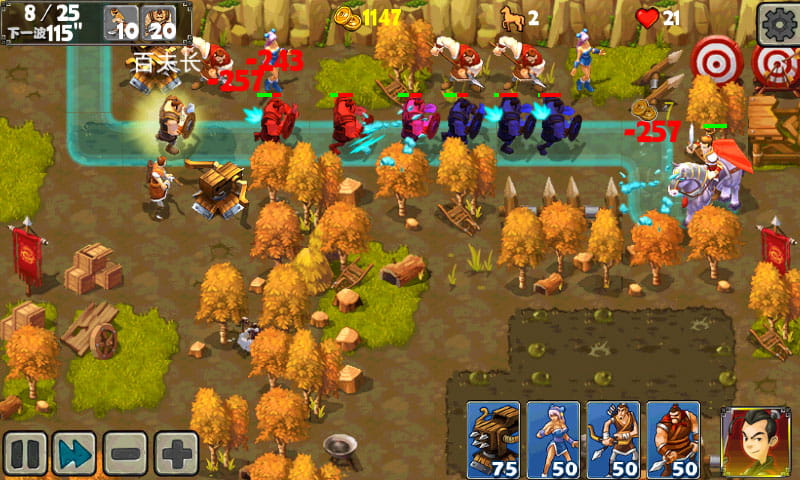
Task: Select the spiked ballista tower card costing 75
Action: pyautogui.click(x=494, y=440)
